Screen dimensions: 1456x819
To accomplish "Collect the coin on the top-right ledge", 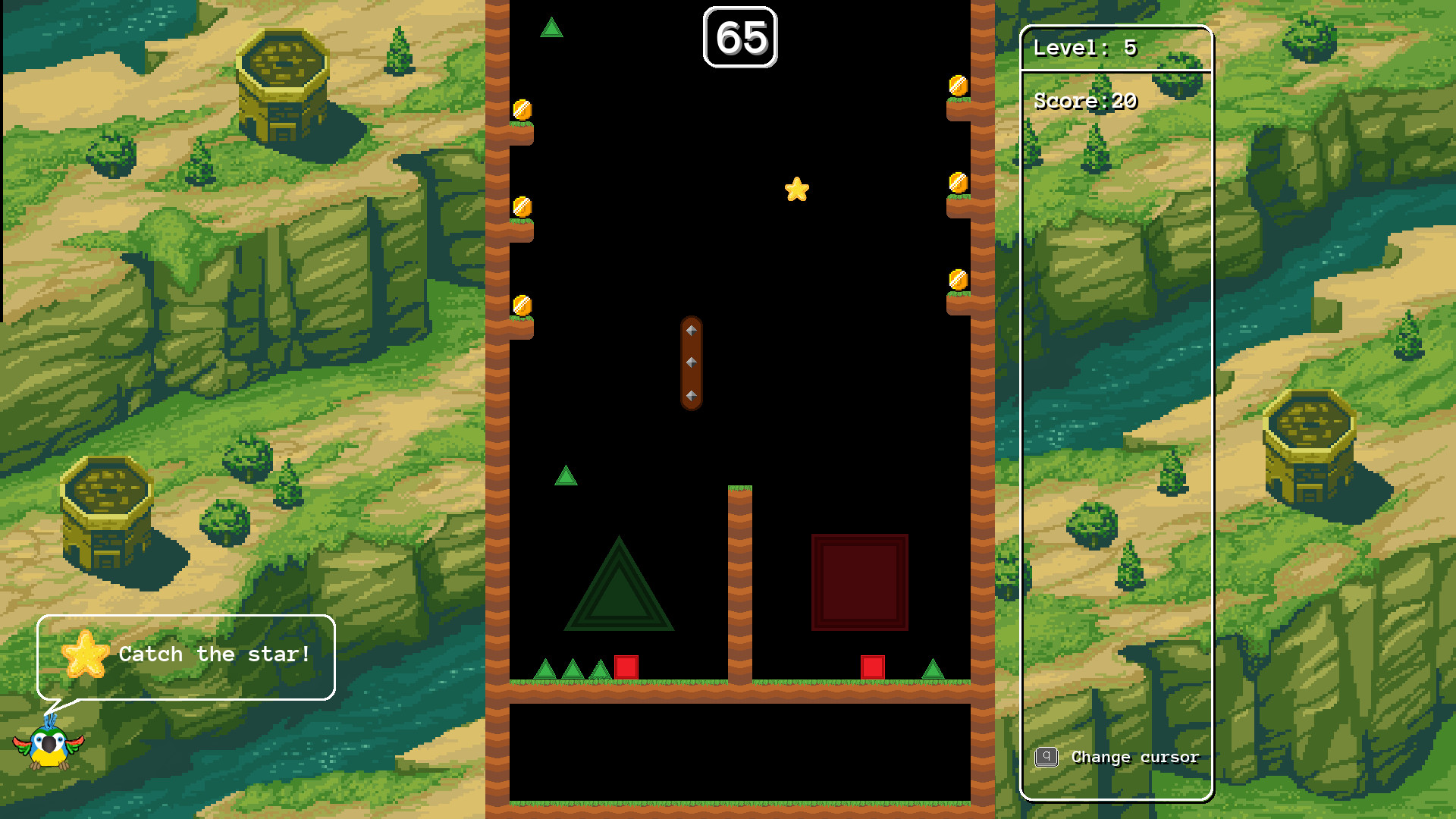I will (957, 86).
